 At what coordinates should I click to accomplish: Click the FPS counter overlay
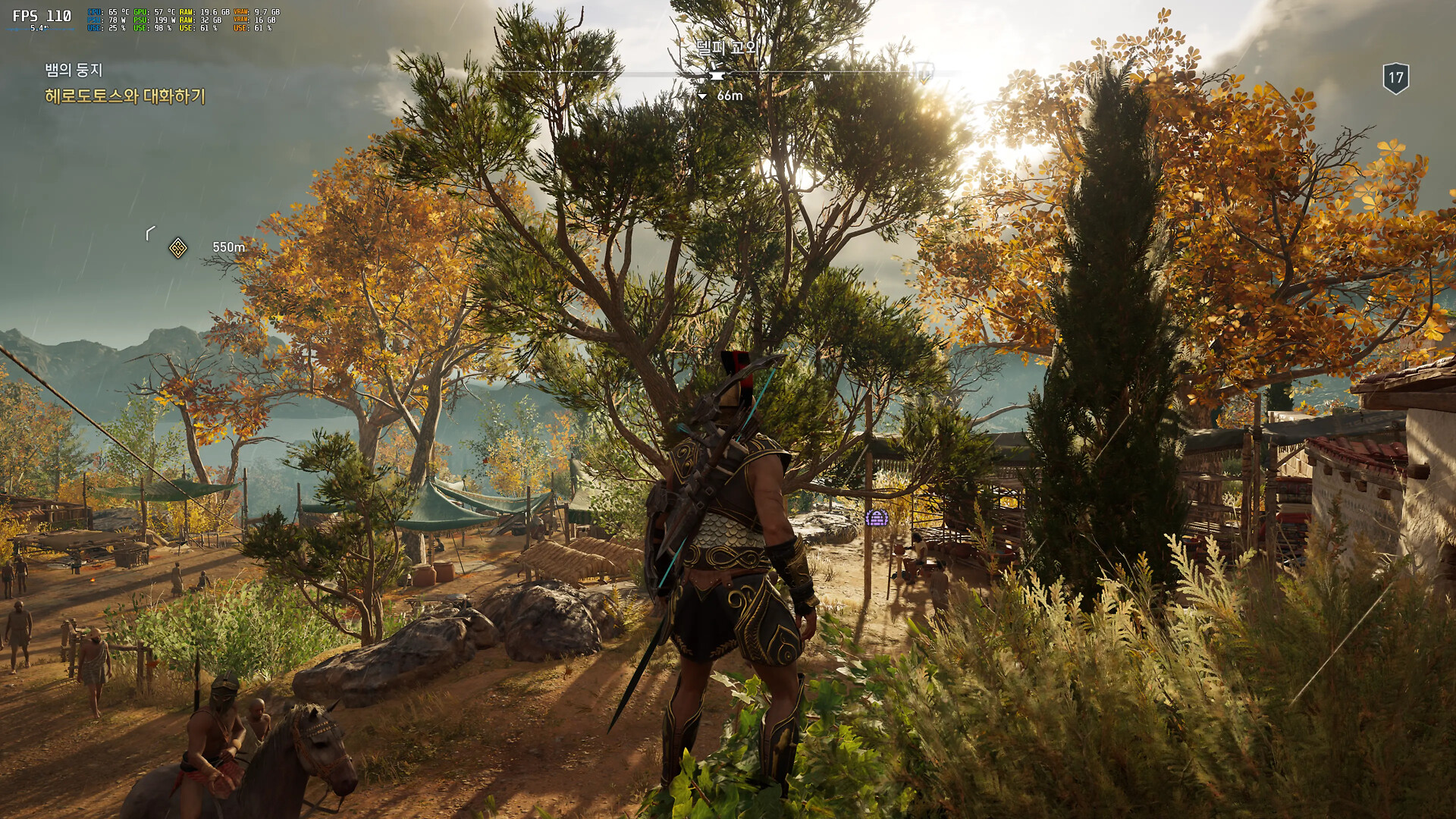(x=42, y=17)
